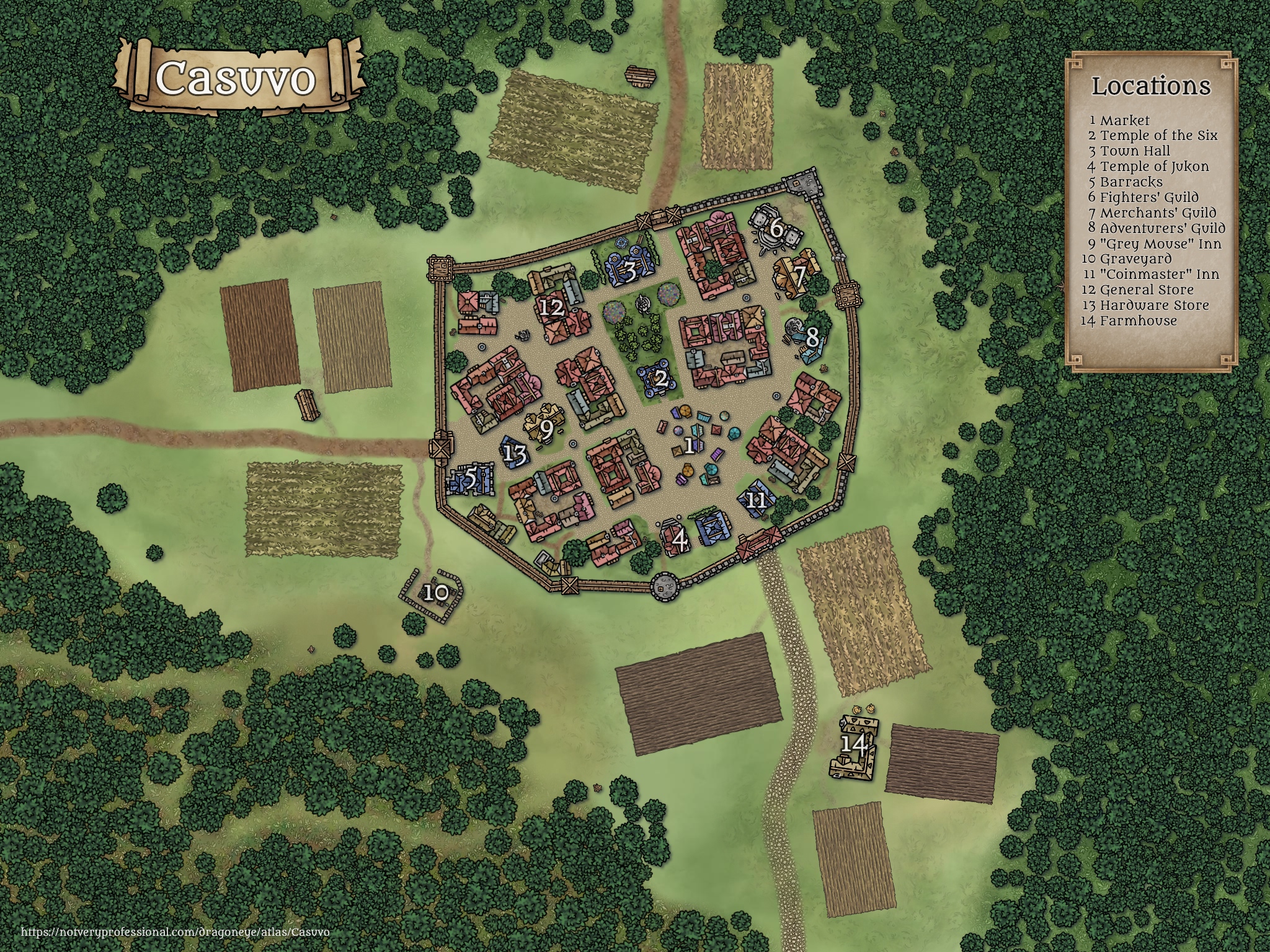The image size is (1270, 952).
Task: Click map marker number 12 on the map
Action: [x=551, y=308]
